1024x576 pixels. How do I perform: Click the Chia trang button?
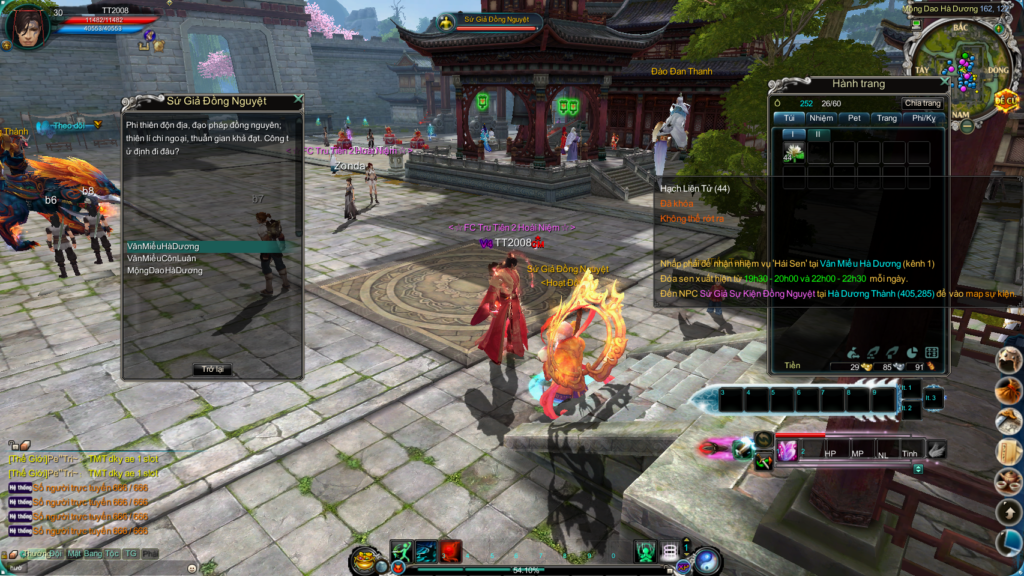click(x=922, y=103)
